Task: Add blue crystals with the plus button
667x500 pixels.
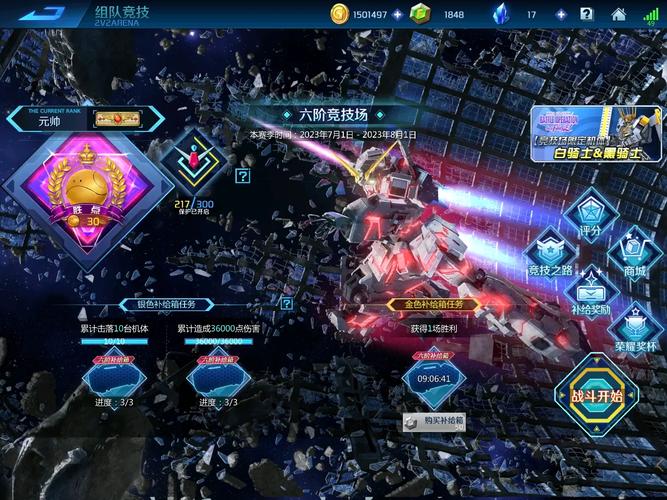Action: point(560,14)
